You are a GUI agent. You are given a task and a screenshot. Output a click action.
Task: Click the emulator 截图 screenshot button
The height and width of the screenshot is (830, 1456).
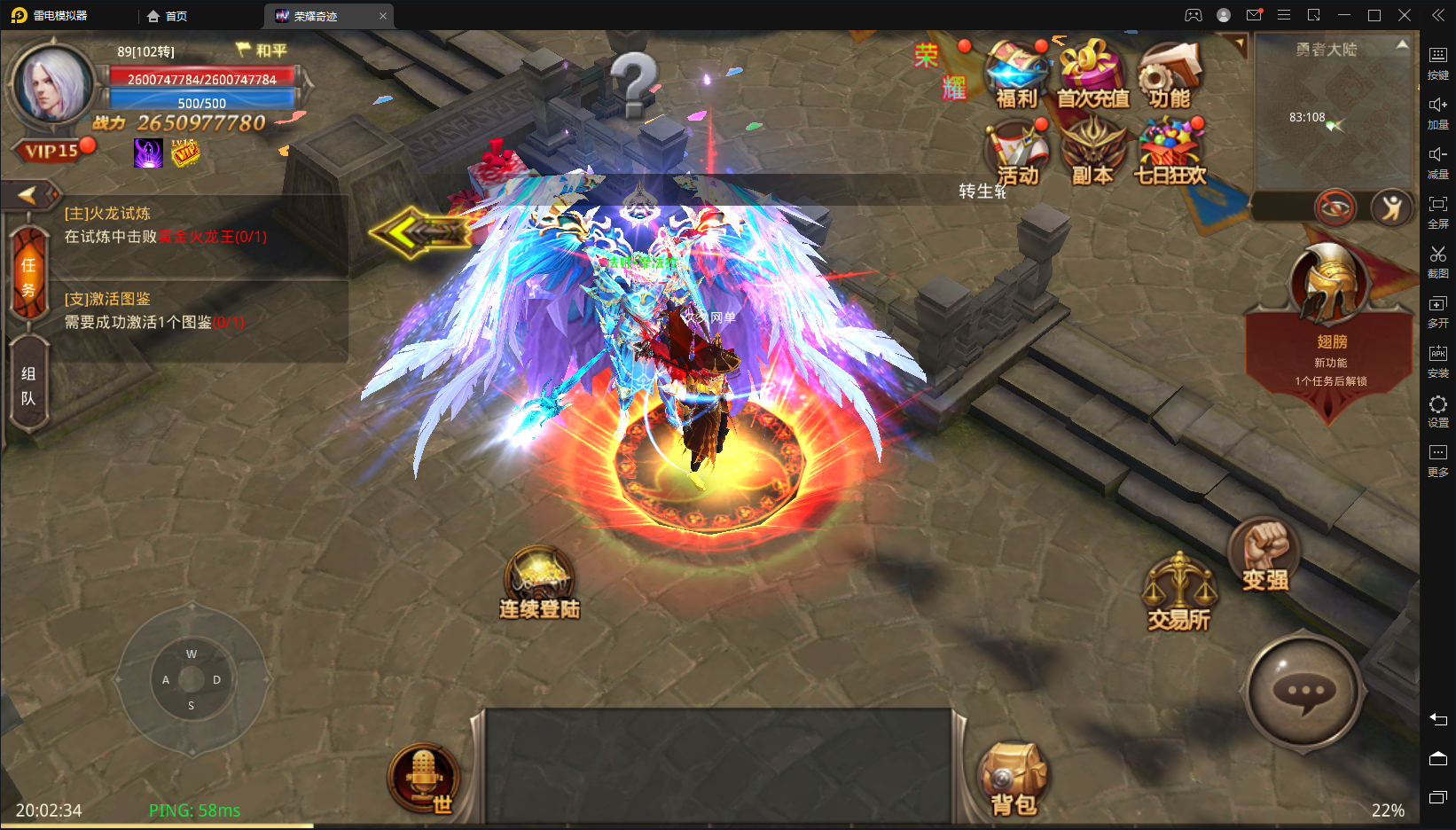(1437, 262)
